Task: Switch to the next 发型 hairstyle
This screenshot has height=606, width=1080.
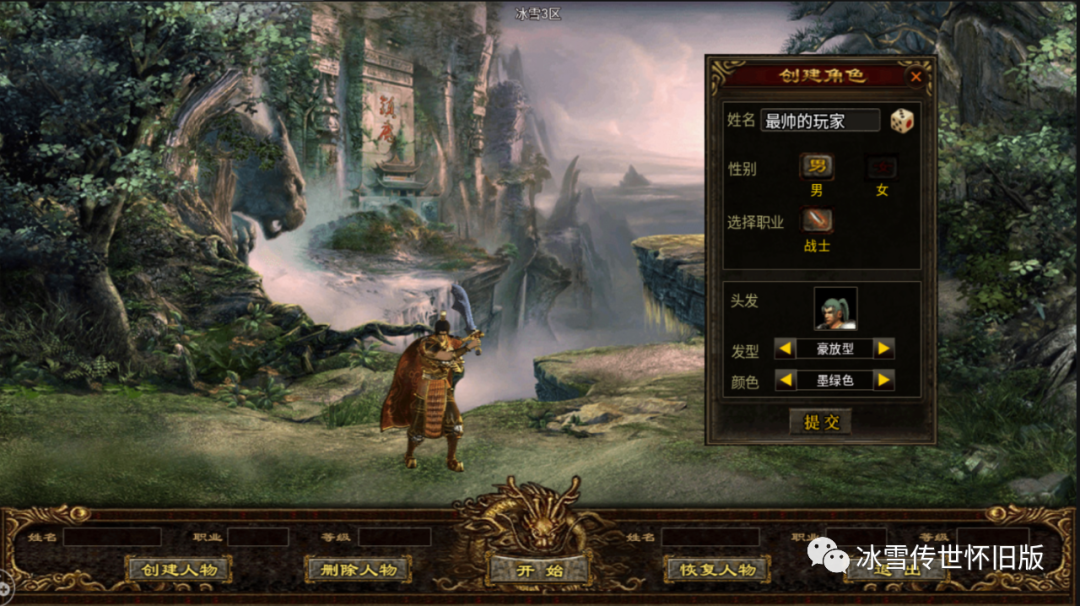Action: (883, 348)
